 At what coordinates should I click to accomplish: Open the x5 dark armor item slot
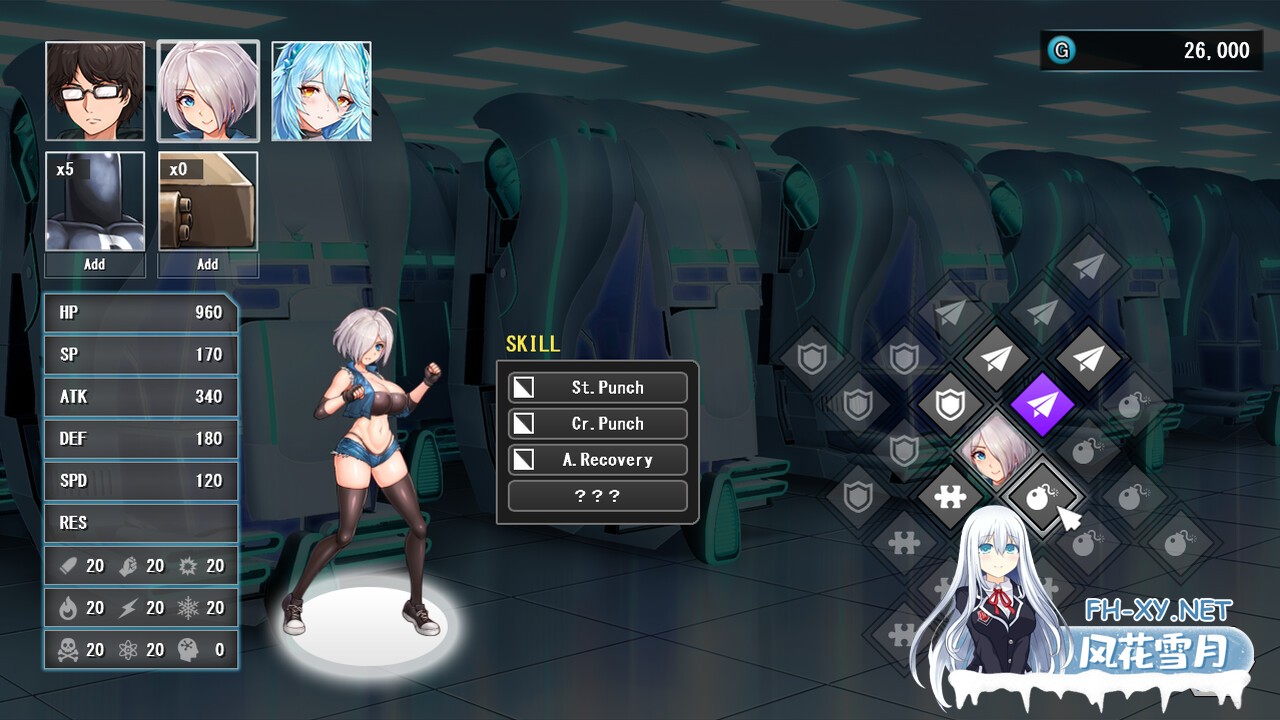(x=95, y=201)
